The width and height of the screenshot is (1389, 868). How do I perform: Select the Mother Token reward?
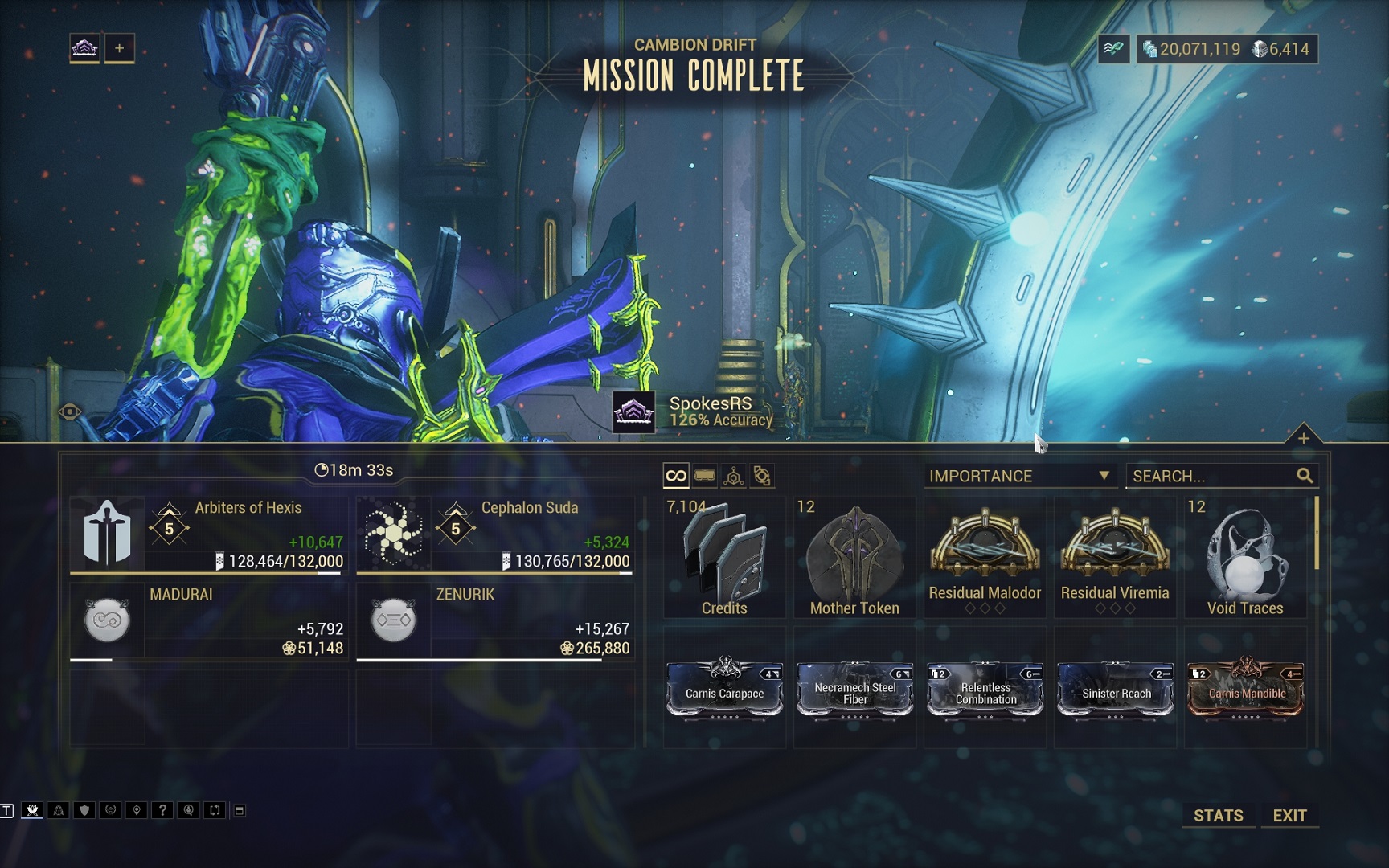click(x=854, y=558)
